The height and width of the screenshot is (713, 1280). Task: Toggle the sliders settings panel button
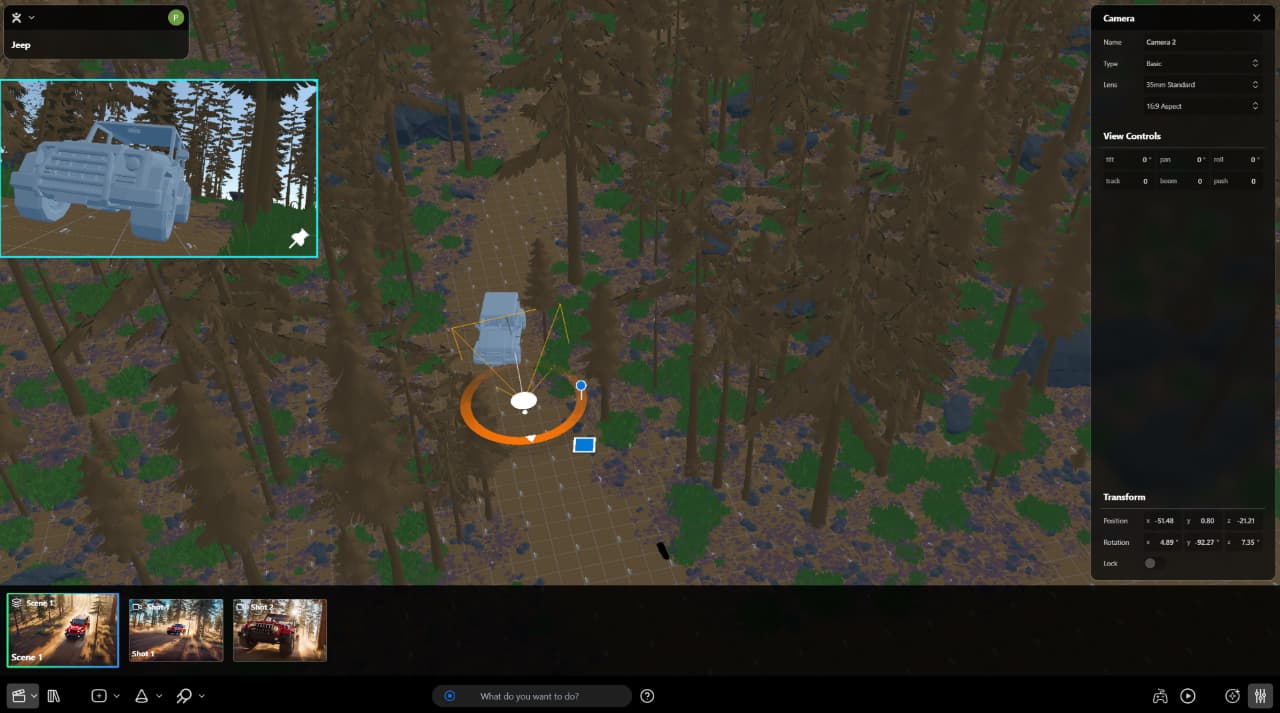tap(1260, 696)
